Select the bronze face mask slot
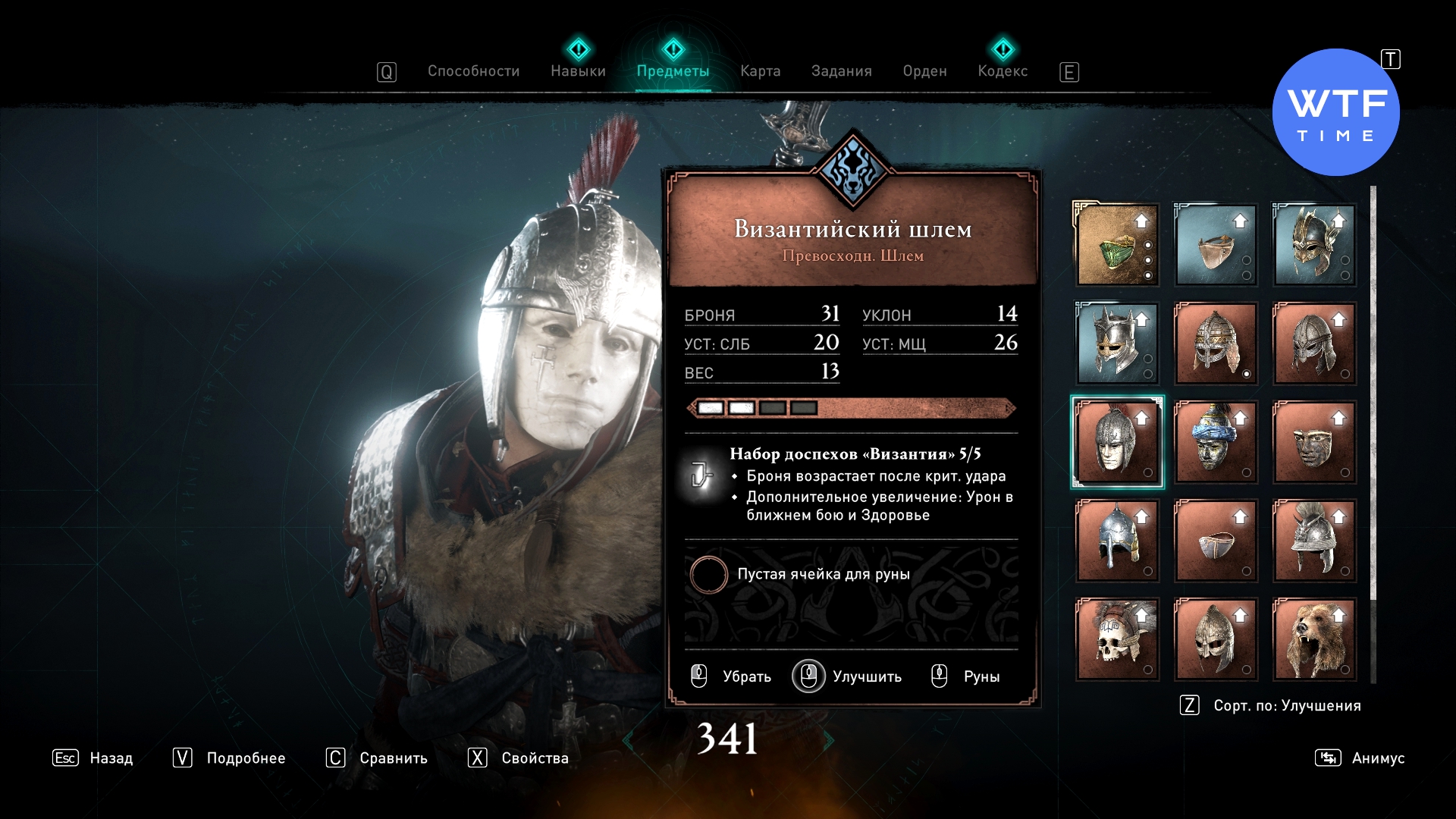The image size is (1456, 819). coord(1313,442)
